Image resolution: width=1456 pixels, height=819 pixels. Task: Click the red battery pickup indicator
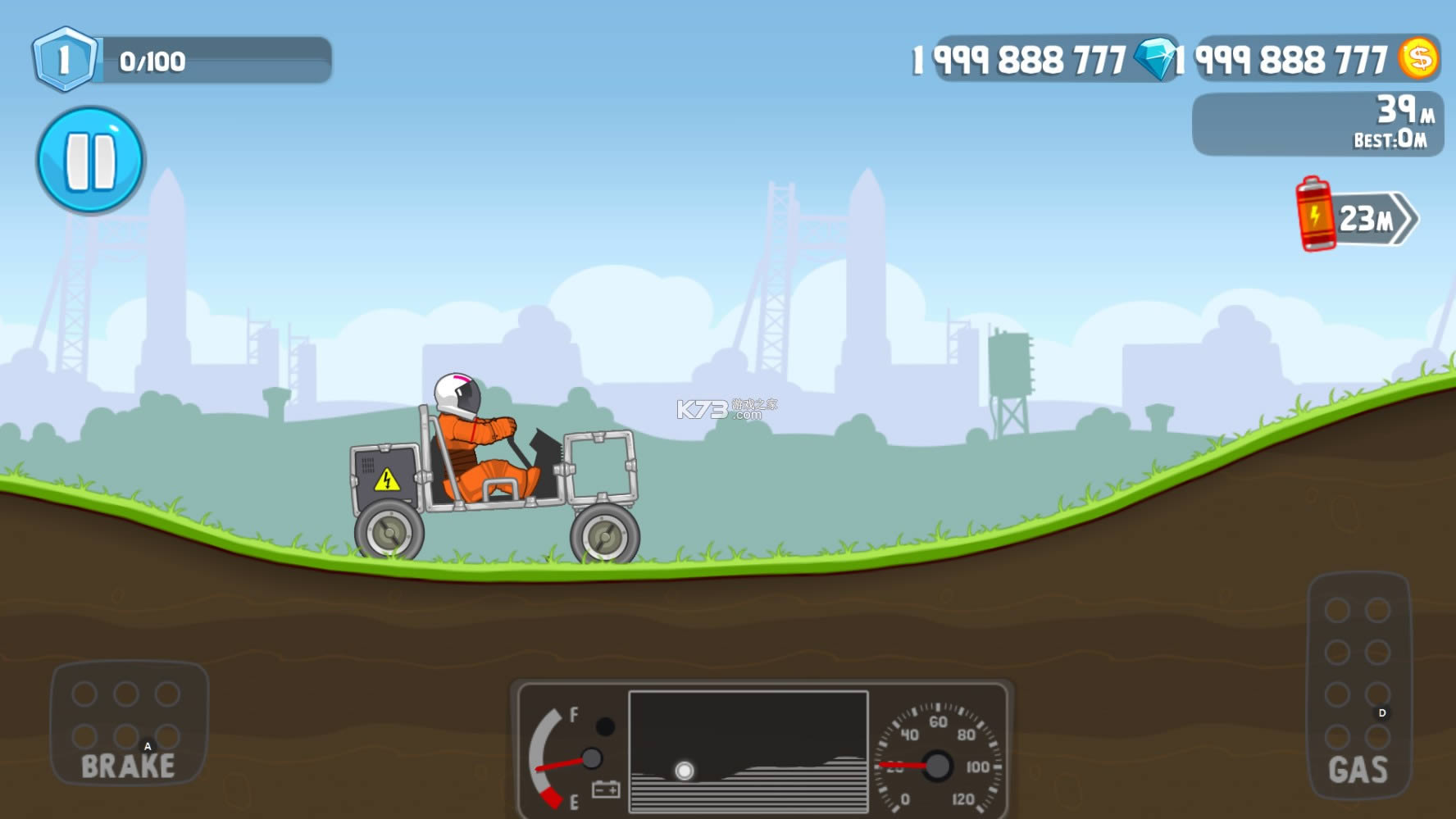click(x=1317, y=216)
